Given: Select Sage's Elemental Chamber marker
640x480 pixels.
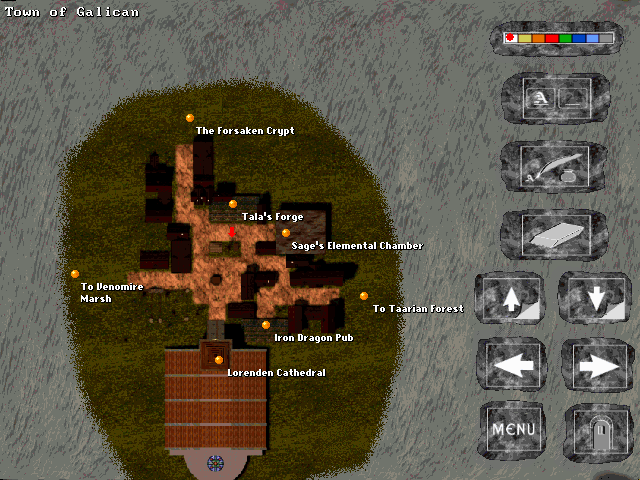Looking at the screenshot, I should (x=286, y=233).
